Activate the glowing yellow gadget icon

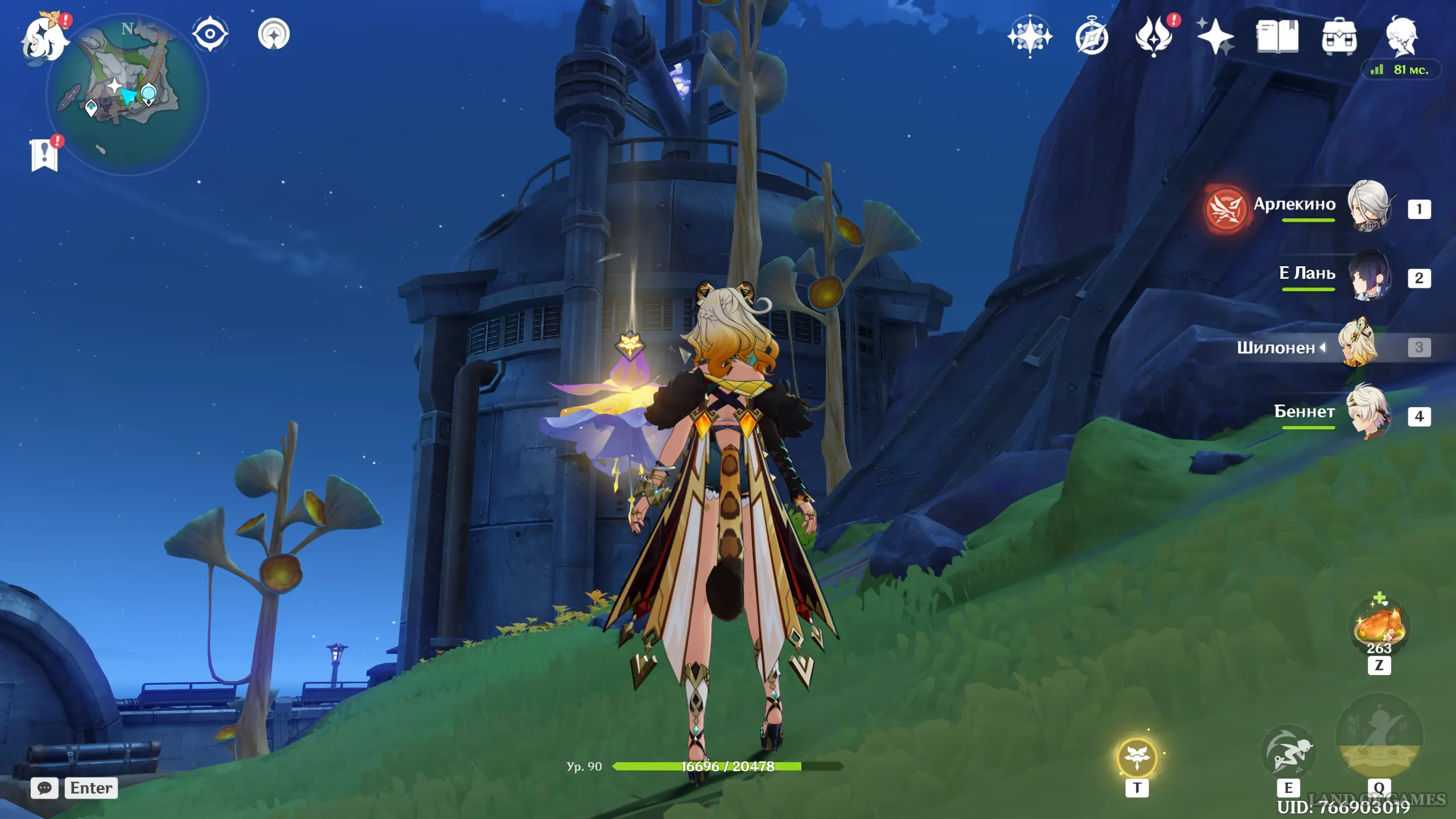(x=1137, y=758)
